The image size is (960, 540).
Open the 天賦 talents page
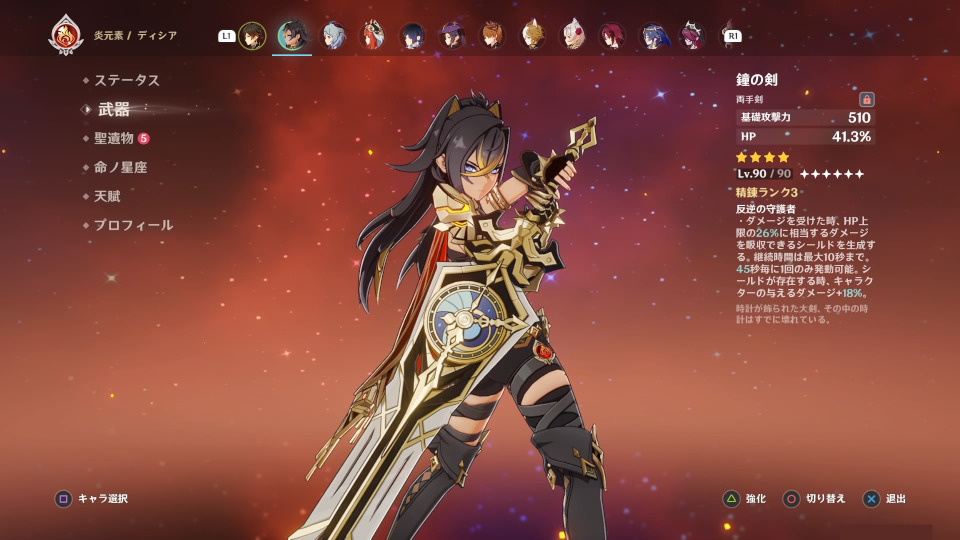coord(107,196)
